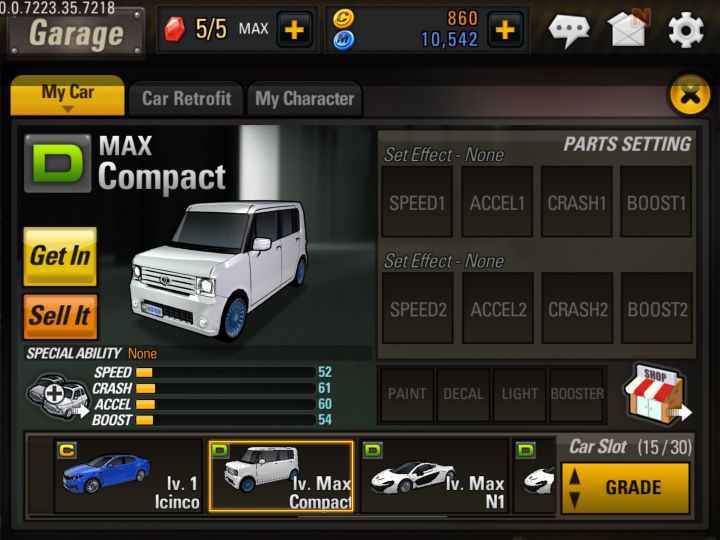Screen dimensions: 720x540
Task: Add more red gem fuel
Action: click(294, 29)
